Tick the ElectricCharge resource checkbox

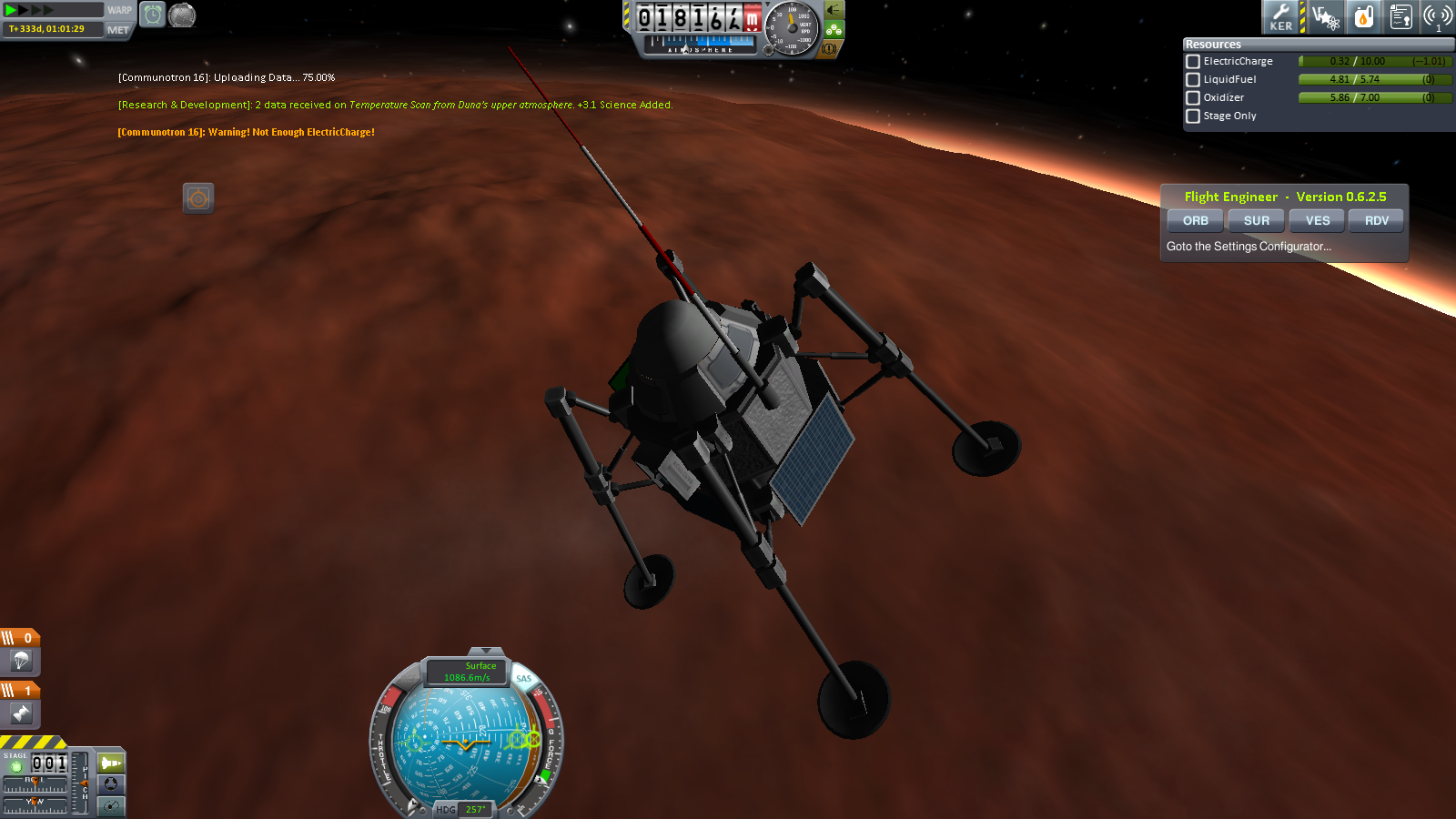point(1193,62)
